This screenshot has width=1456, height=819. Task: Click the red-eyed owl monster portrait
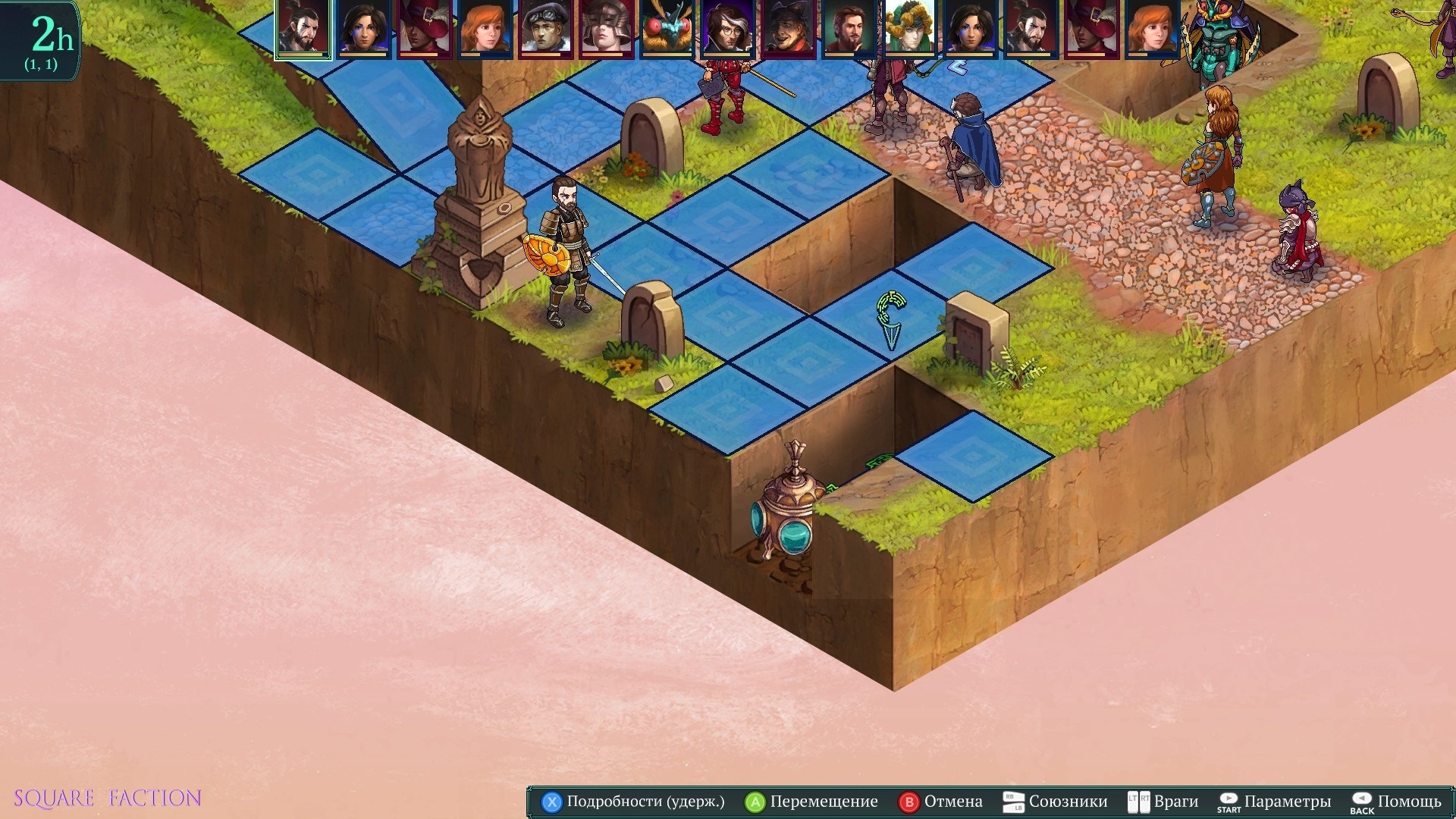click(667, 28)
